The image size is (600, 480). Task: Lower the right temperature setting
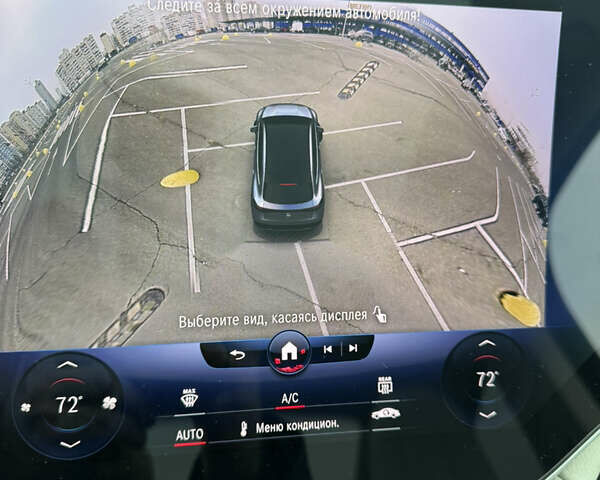click(x=487, y=413)
